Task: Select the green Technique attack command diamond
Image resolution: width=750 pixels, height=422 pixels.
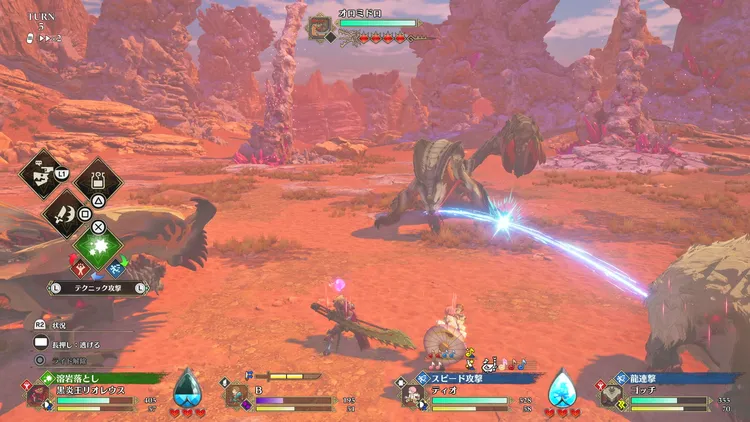Action: coord(98,245)
